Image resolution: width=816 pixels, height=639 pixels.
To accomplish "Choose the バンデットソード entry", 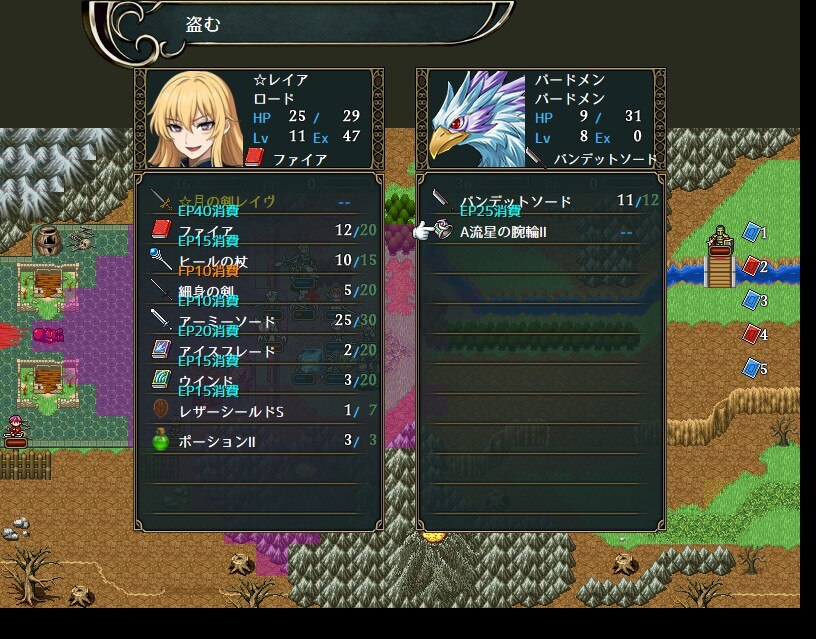I will 540,201.
